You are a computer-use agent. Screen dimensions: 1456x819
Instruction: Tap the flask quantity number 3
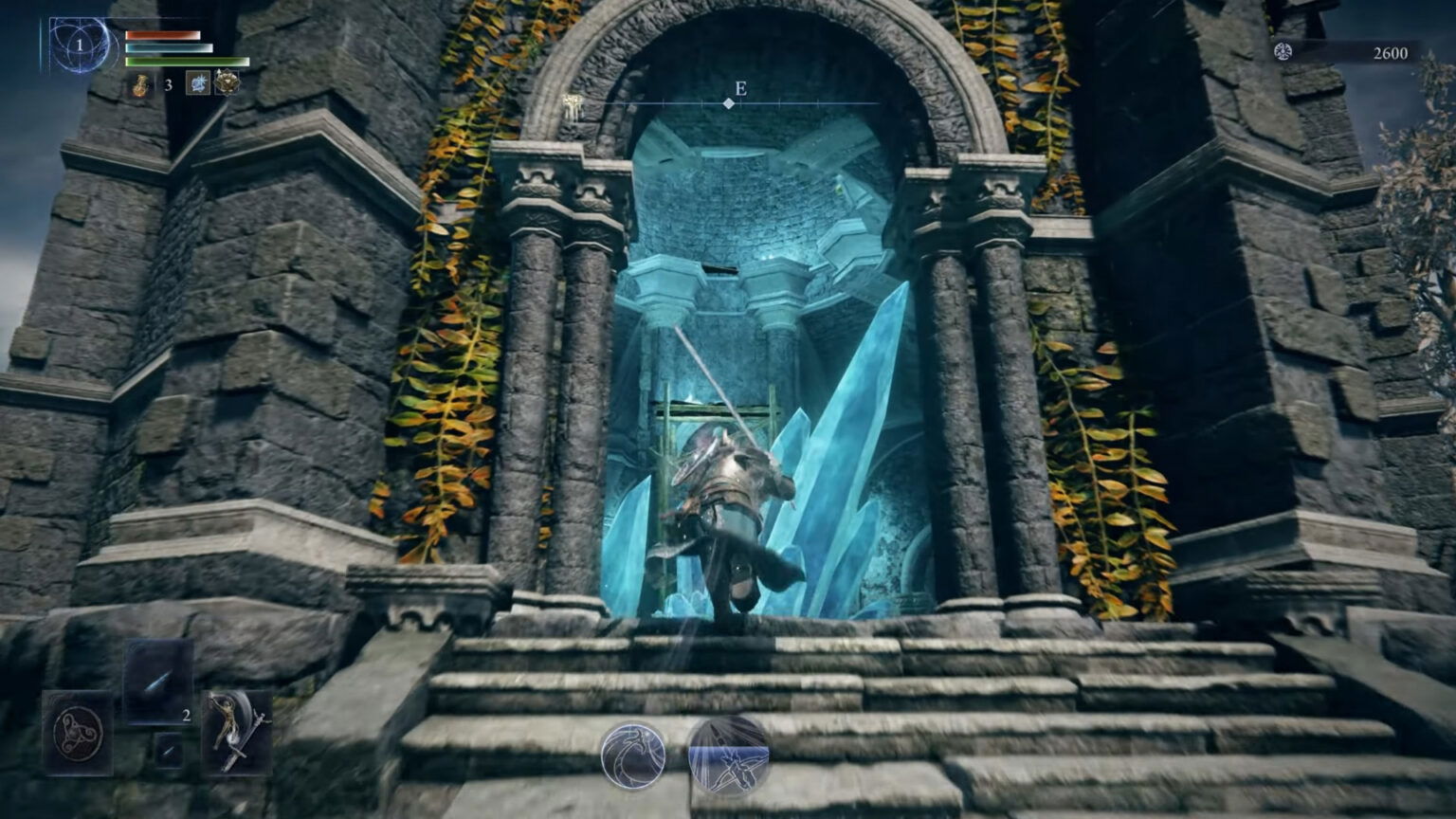[x=169, y=86]
